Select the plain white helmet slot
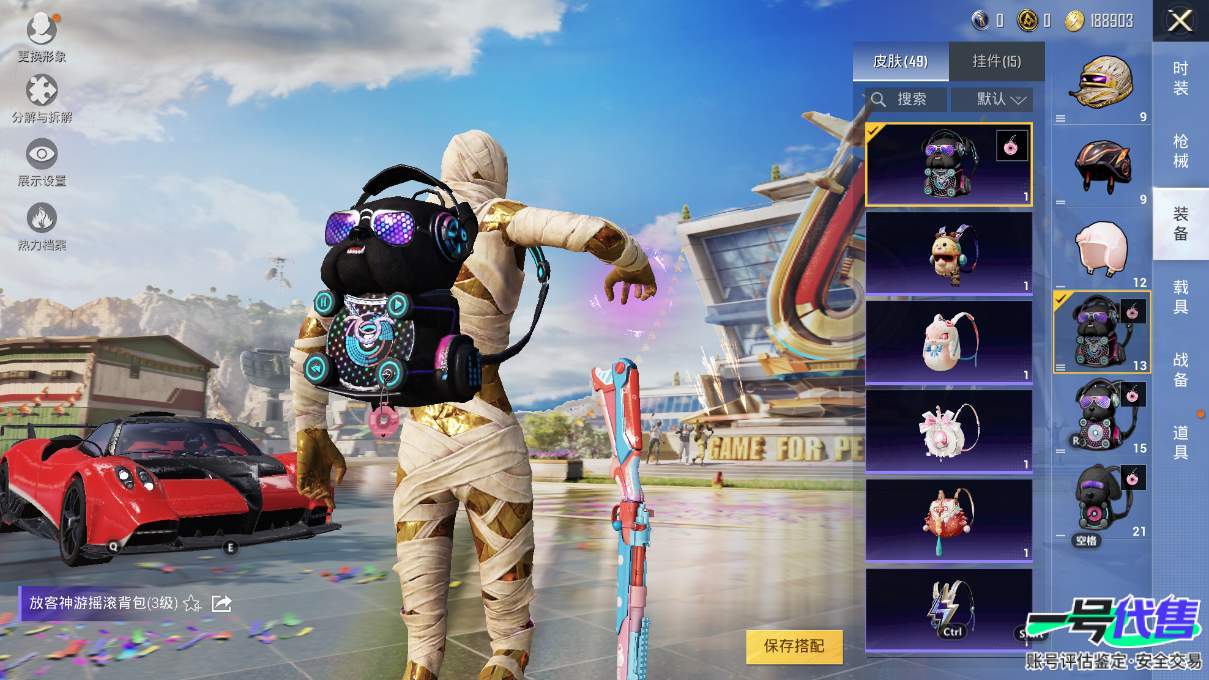1209x680 pixels. 1100,248
